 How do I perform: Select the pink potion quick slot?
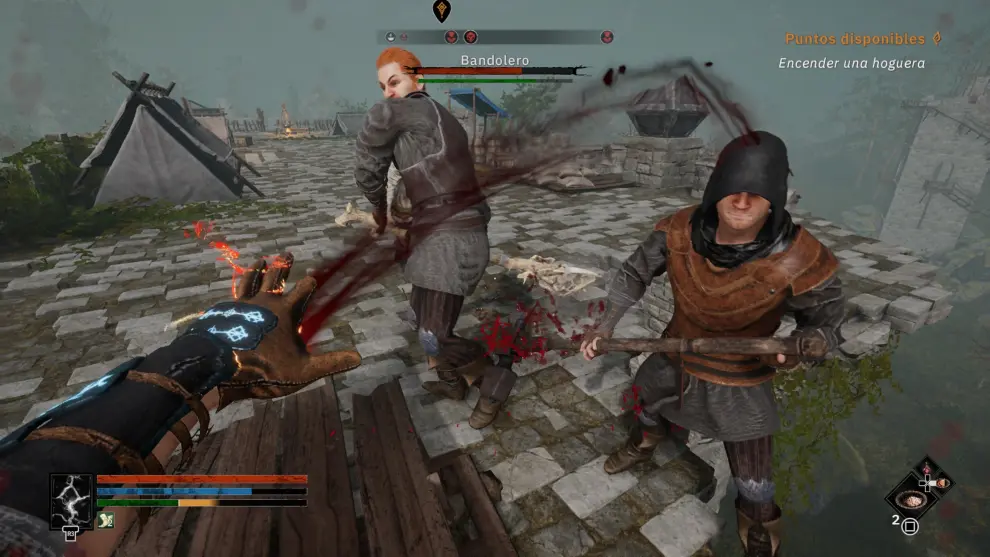point(926,470)
